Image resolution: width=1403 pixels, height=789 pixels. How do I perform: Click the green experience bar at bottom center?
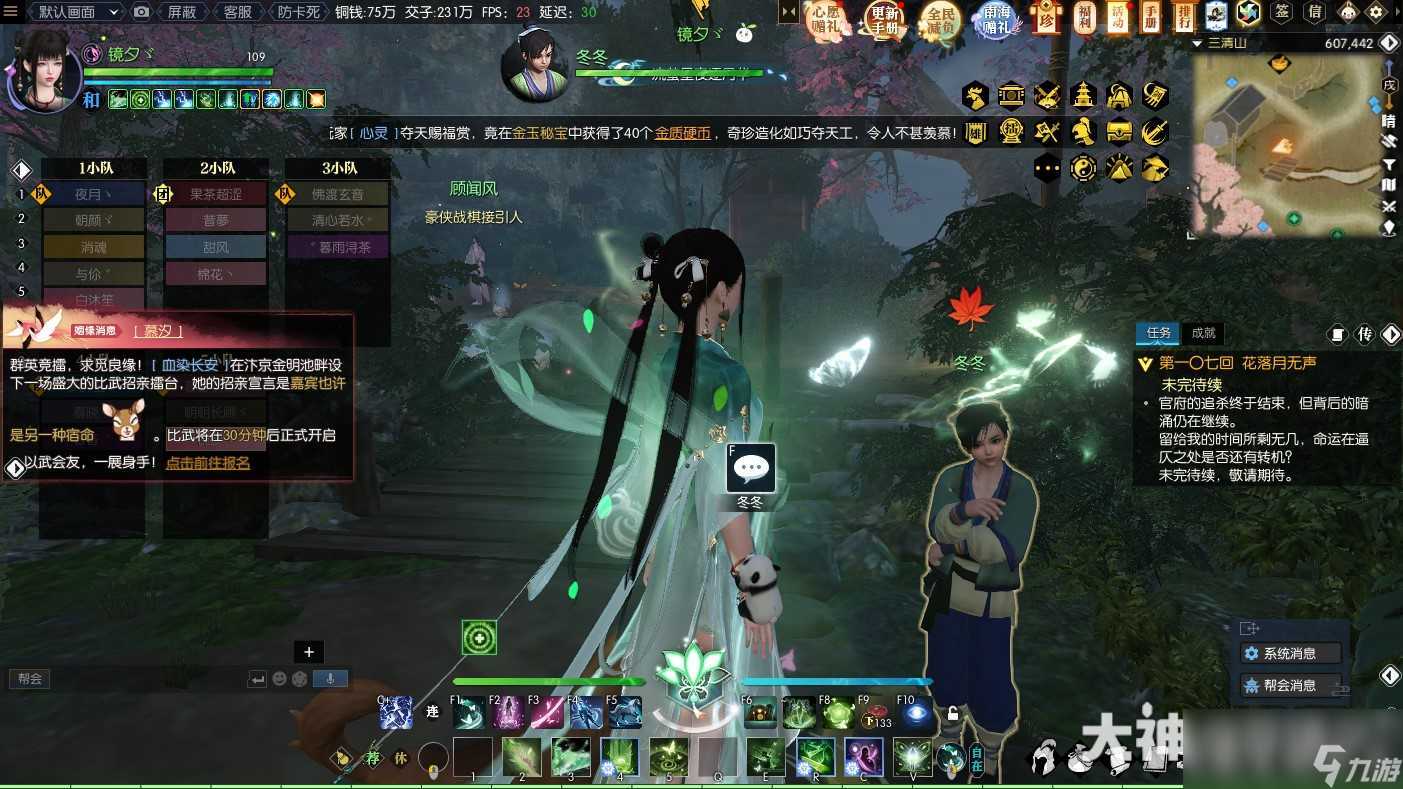point(548,681)
